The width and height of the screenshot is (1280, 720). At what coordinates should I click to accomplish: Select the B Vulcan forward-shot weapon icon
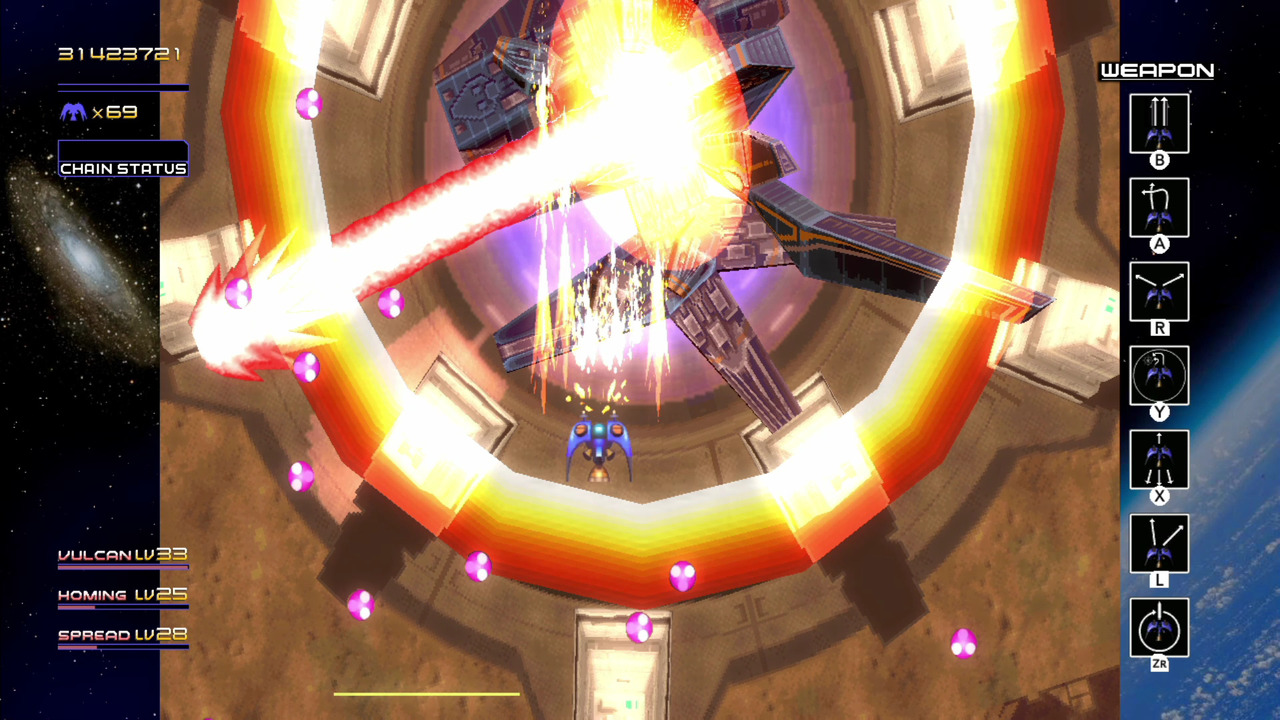(1159, 124)
